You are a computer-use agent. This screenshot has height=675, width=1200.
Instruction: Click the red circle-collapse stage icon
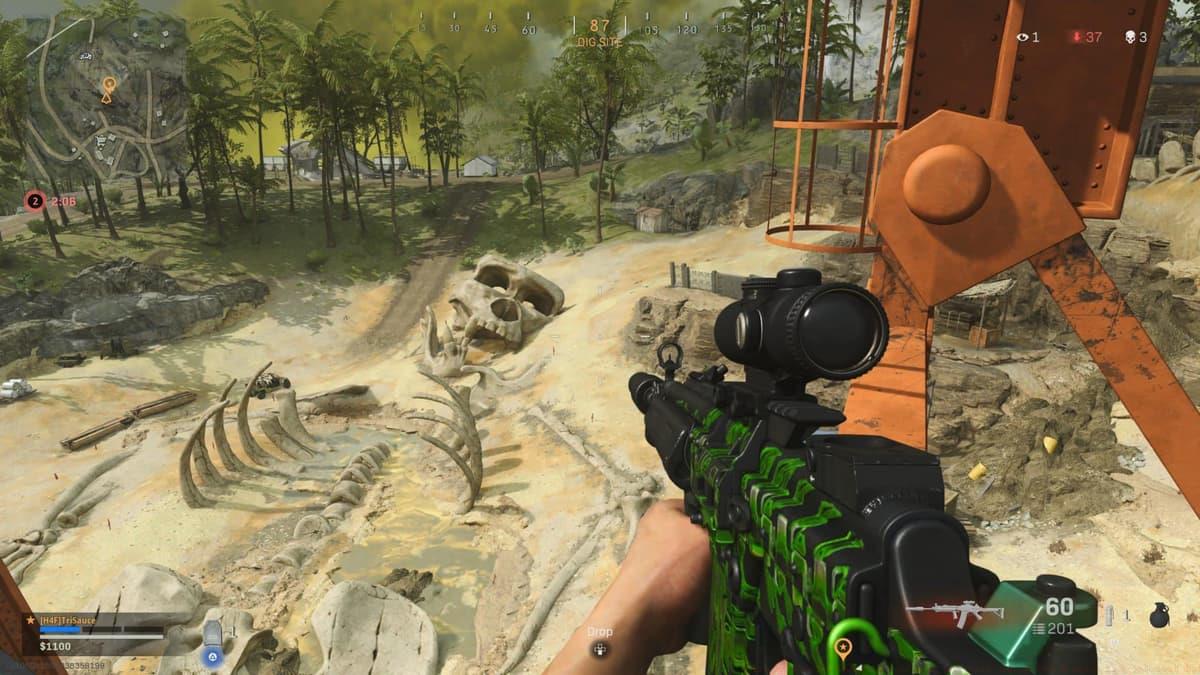pyautogui.click(x=34, y=201)
